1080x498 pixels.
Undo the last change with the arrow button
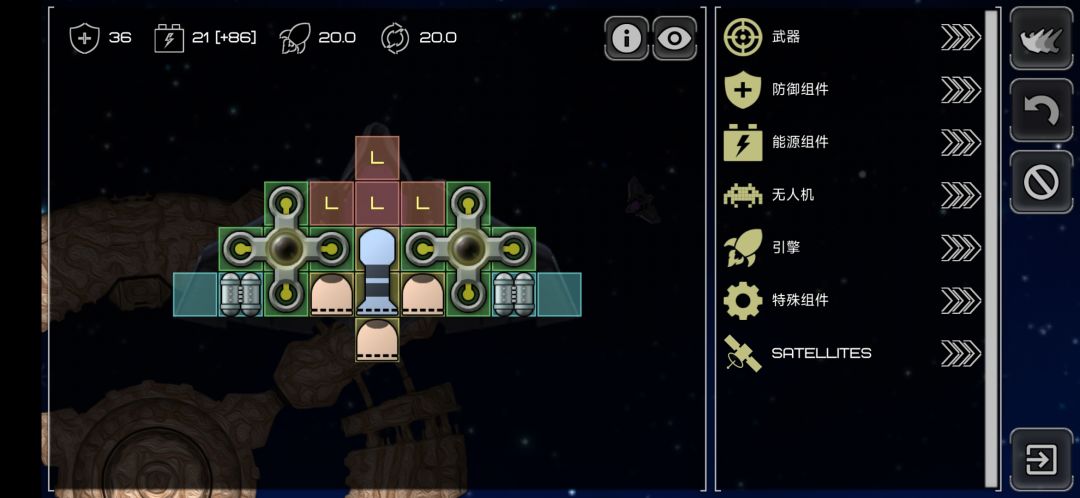[1041, 110]
